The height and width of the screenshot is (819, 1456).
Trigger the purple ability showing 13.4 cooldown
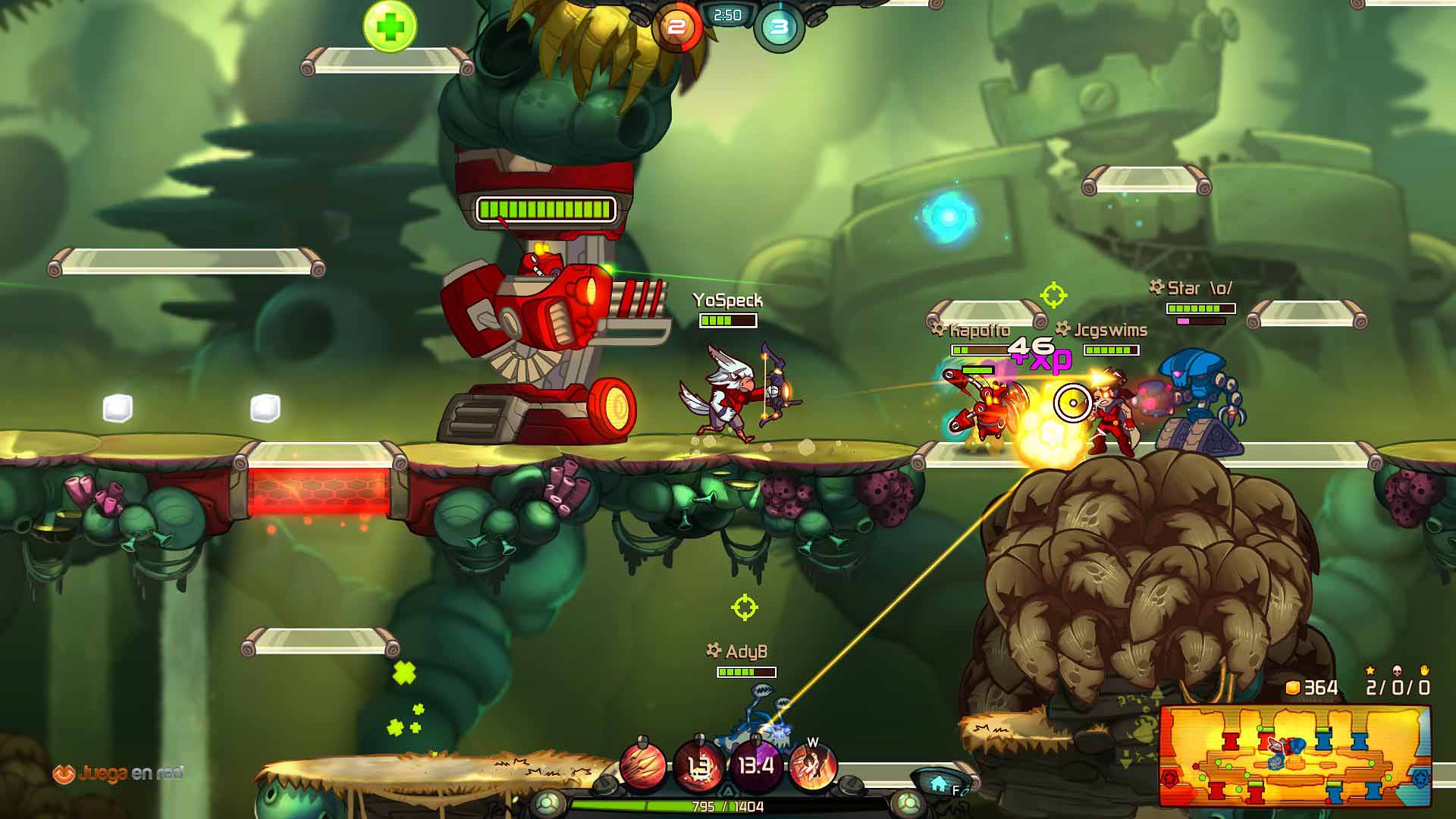point(756,766)
